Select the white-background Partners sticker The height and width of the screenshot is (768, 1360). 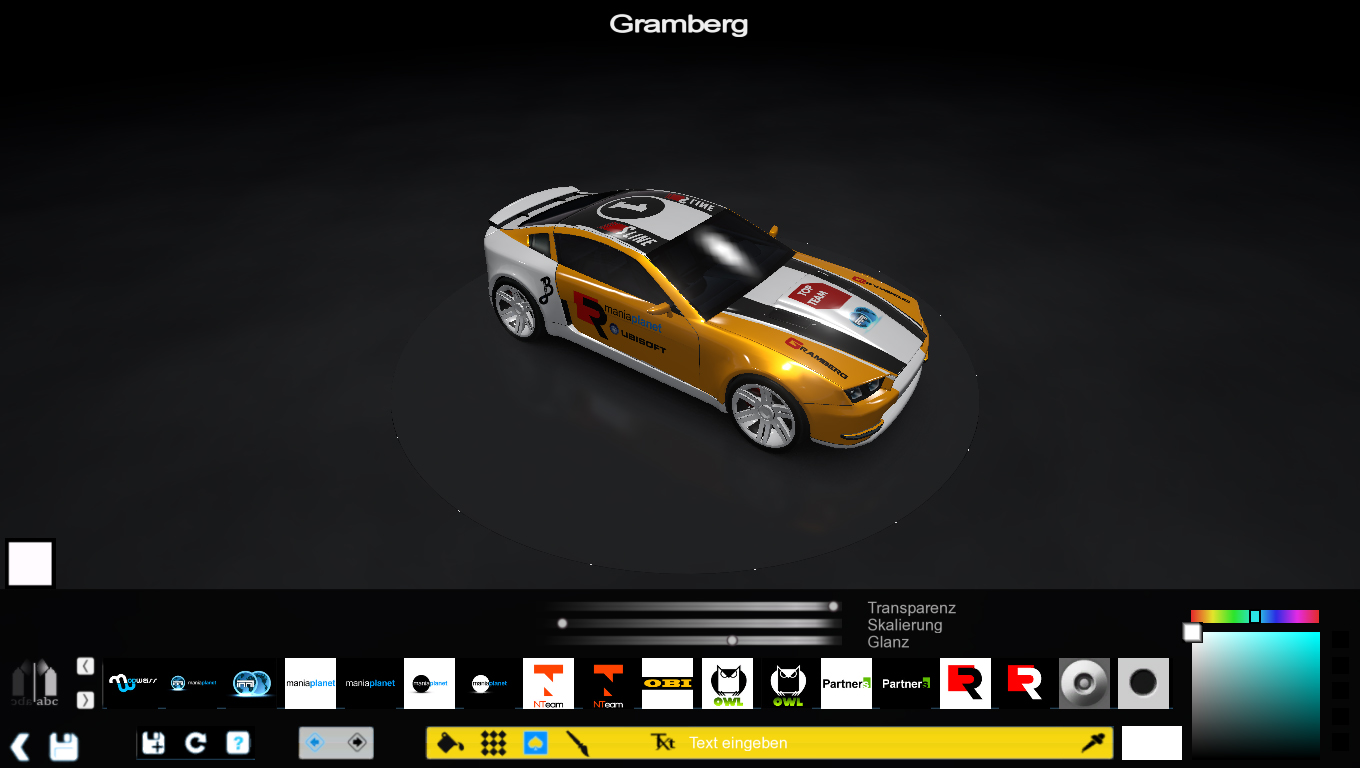(x=846, y=683)
